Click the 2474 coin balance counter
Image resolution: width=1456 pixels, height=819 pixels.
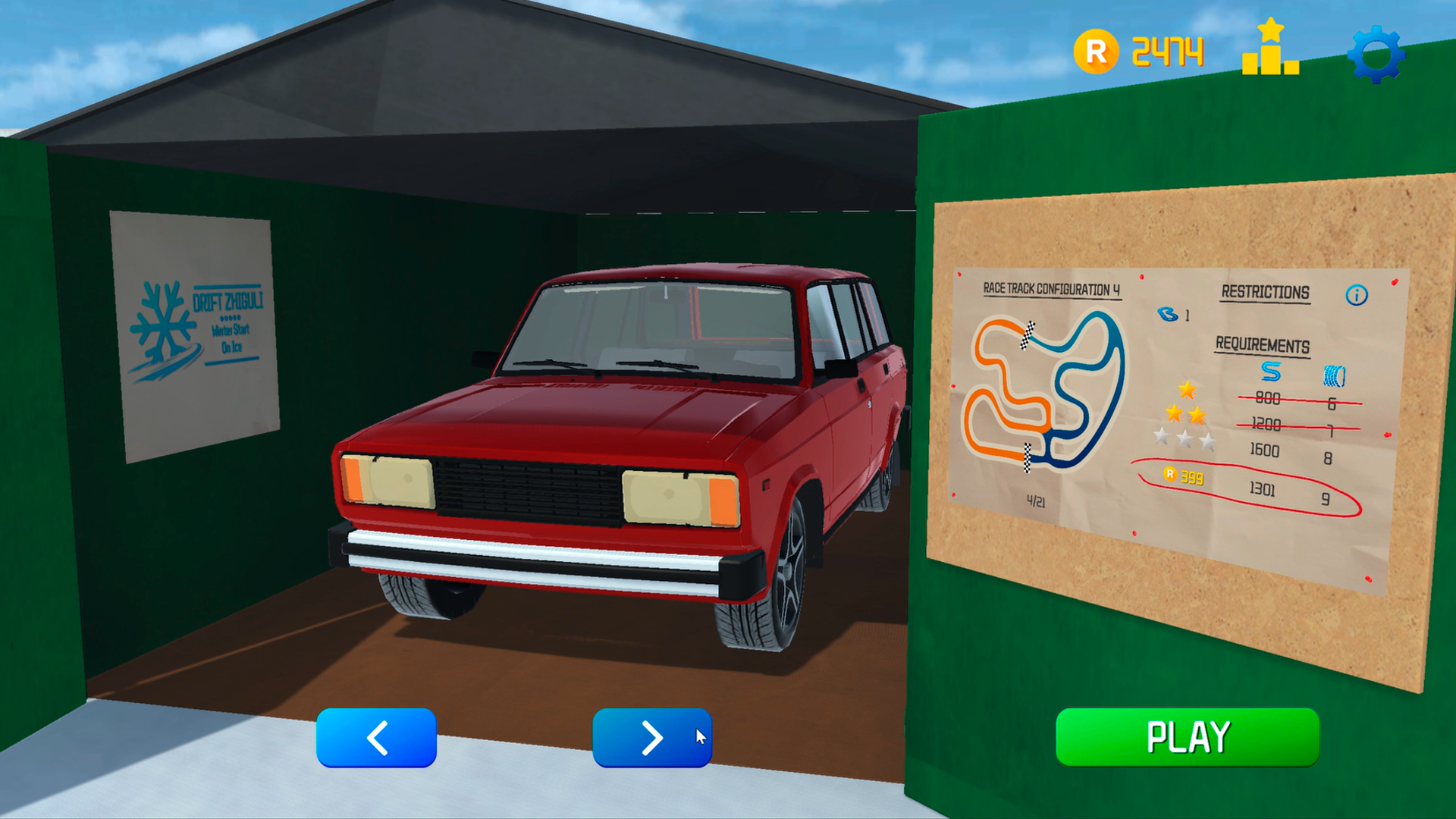click(x=1168, y=52)
